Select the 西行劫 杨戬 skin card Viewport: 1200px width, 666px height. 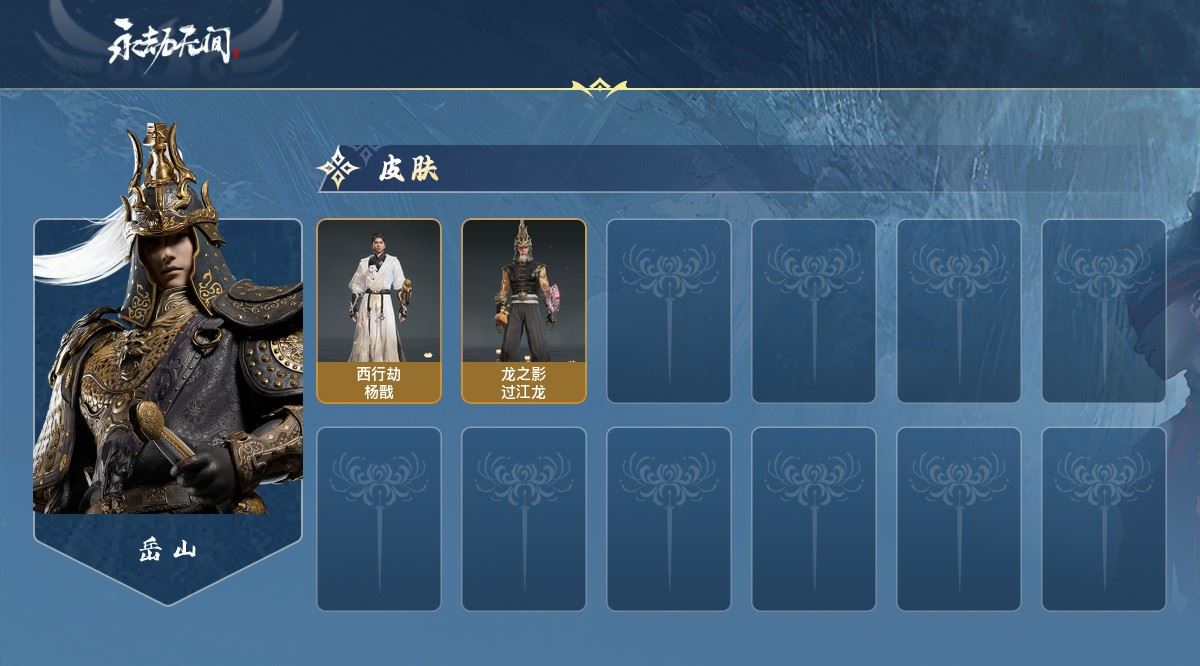point(379,311)
